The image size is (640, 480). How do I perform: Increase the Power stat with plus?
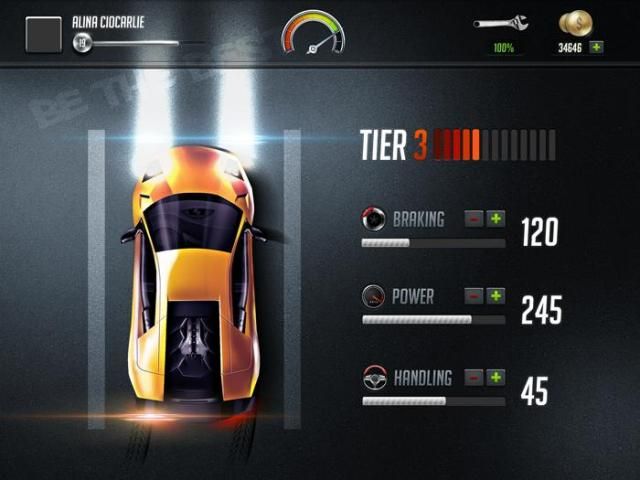click(496, 296)
